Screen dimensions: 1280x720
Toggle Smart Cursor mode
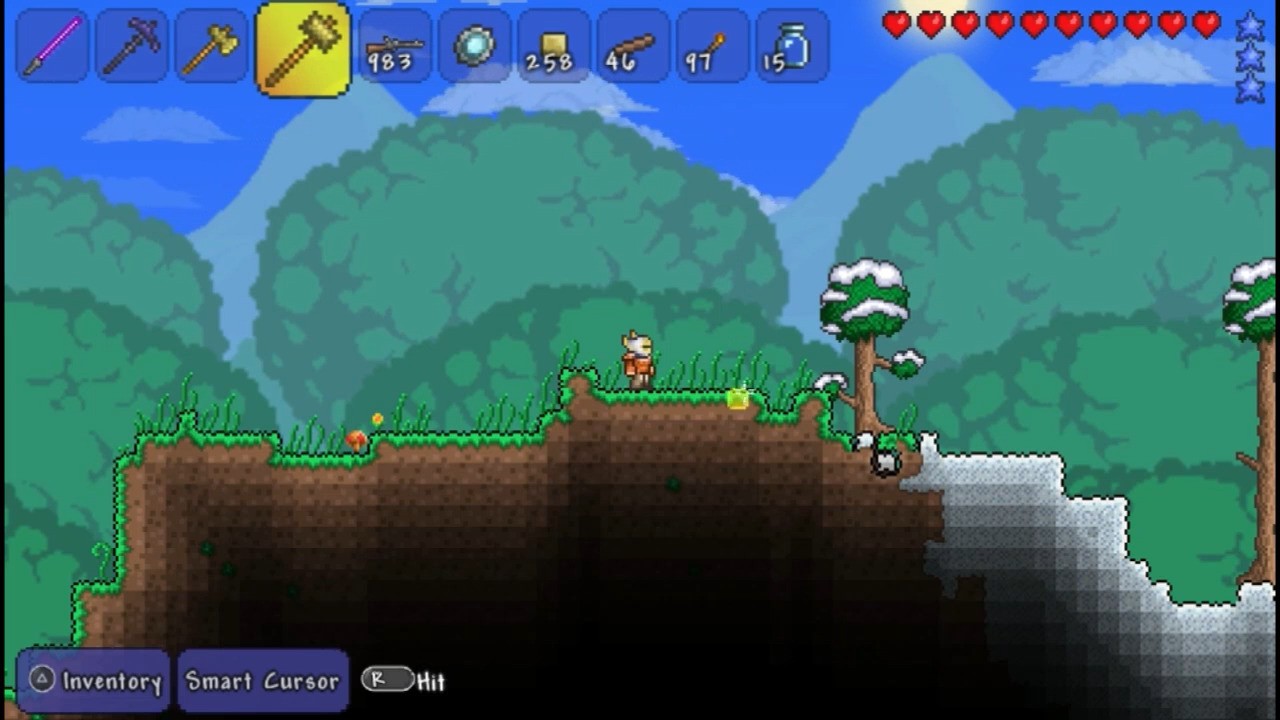tap(263, 681)
